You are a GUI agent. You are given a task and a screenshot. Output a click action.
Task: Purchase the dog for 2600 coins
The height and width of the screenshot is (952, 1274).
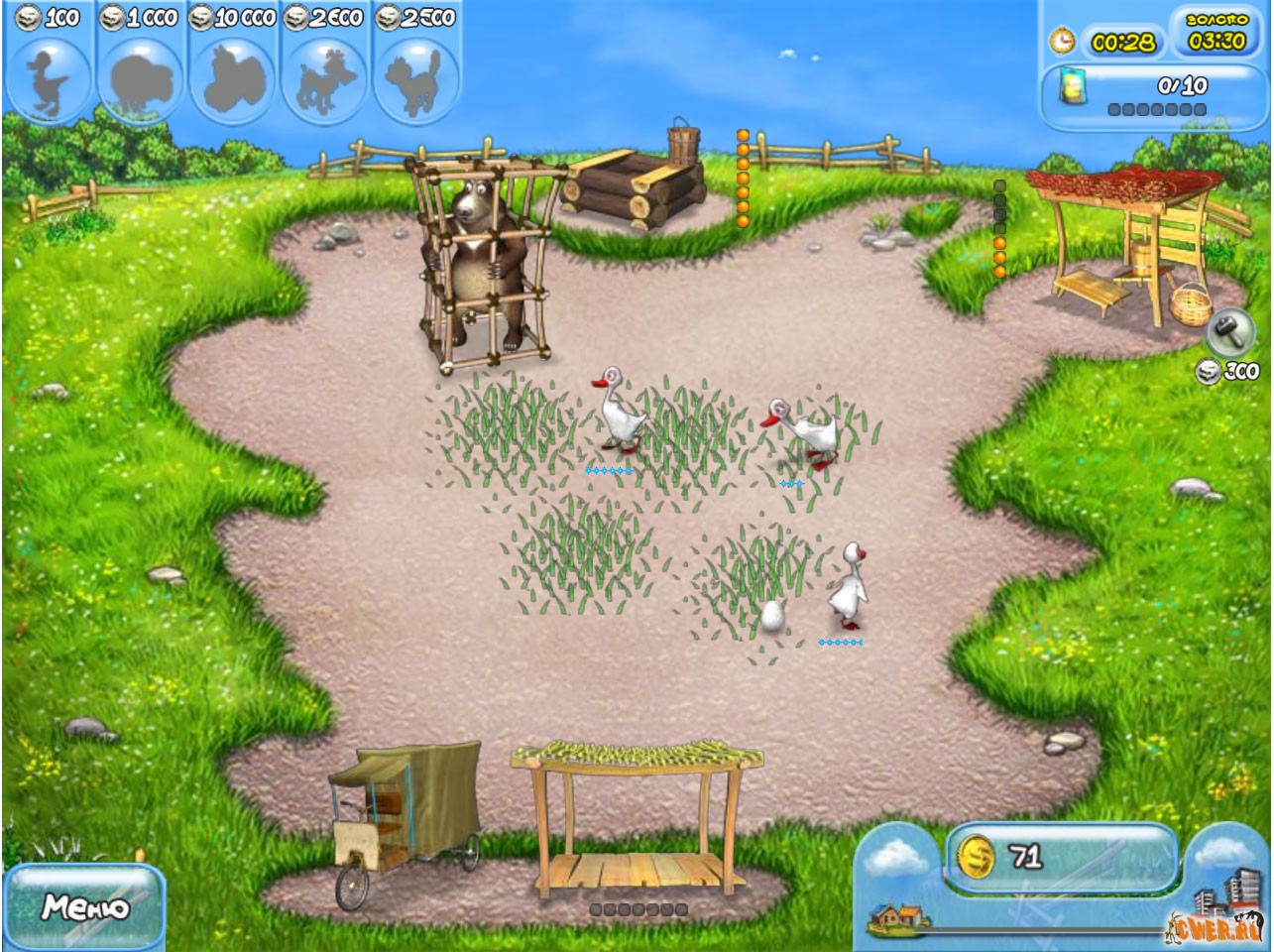326,79
